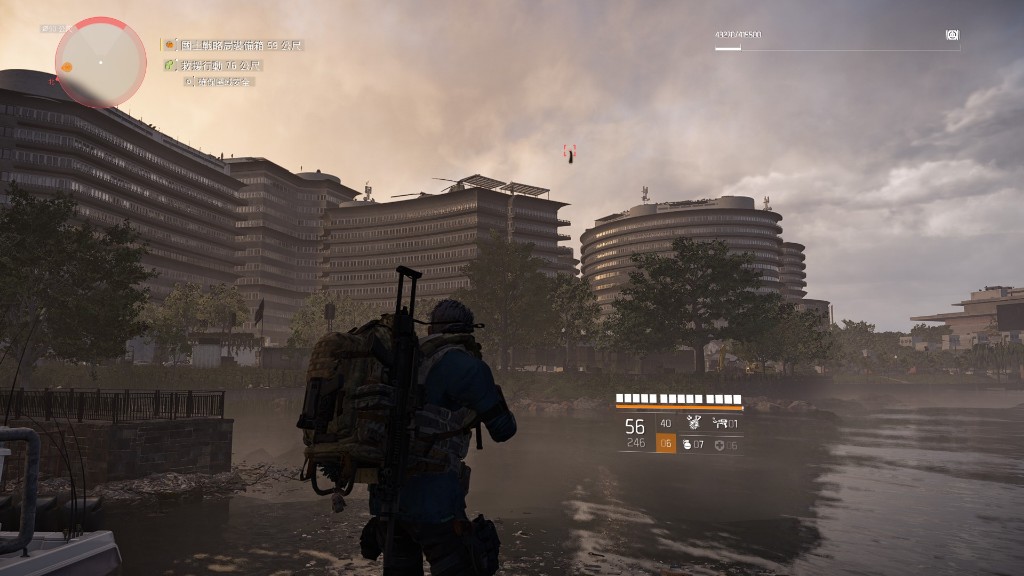Switch to the highlighted orange weapon slot
The width and height of the screenshot is (1024, 576).
[x=665, y=443]
